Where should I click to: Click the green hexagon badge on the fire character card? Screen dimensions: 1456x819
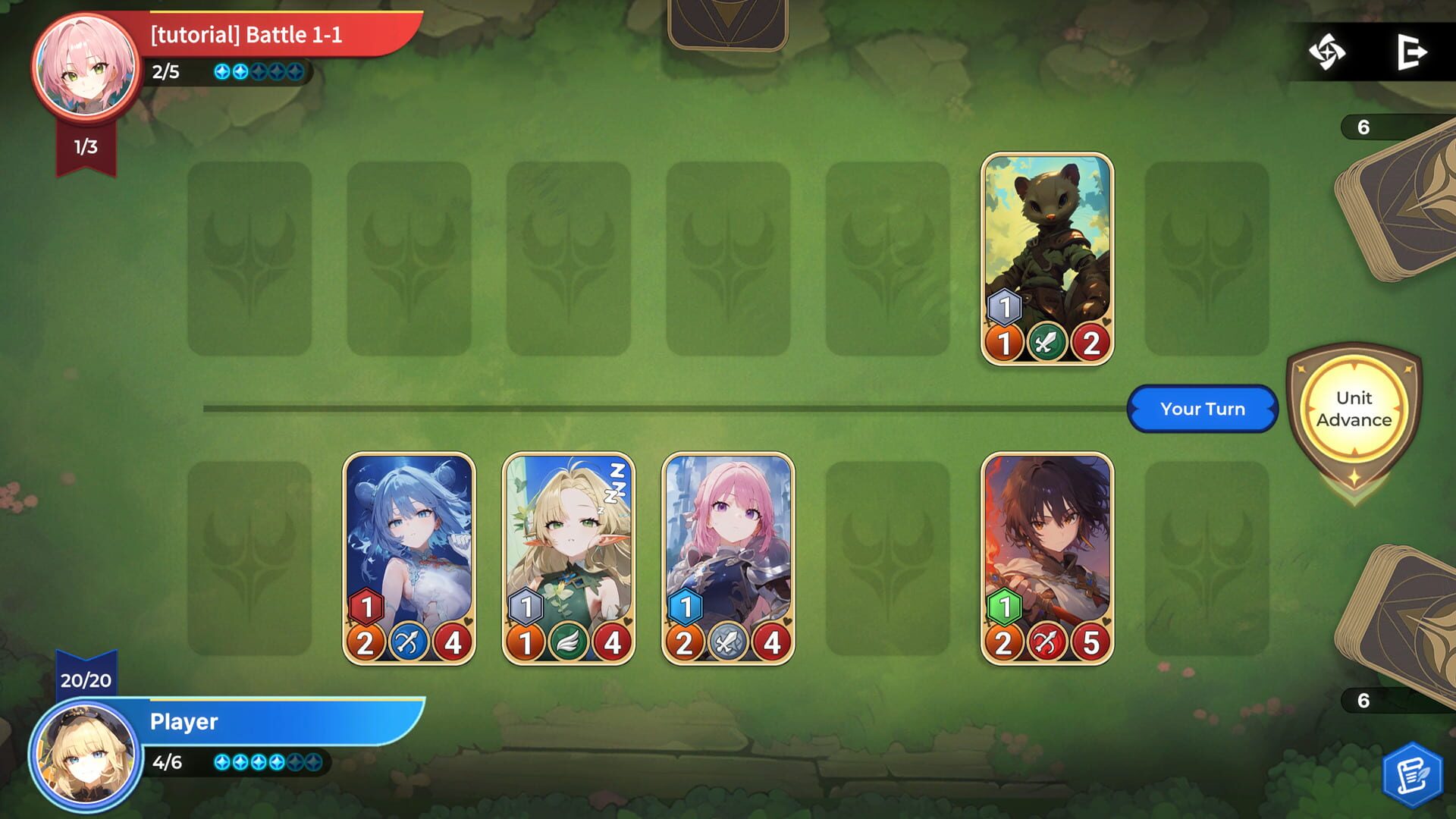(1003, 605)
